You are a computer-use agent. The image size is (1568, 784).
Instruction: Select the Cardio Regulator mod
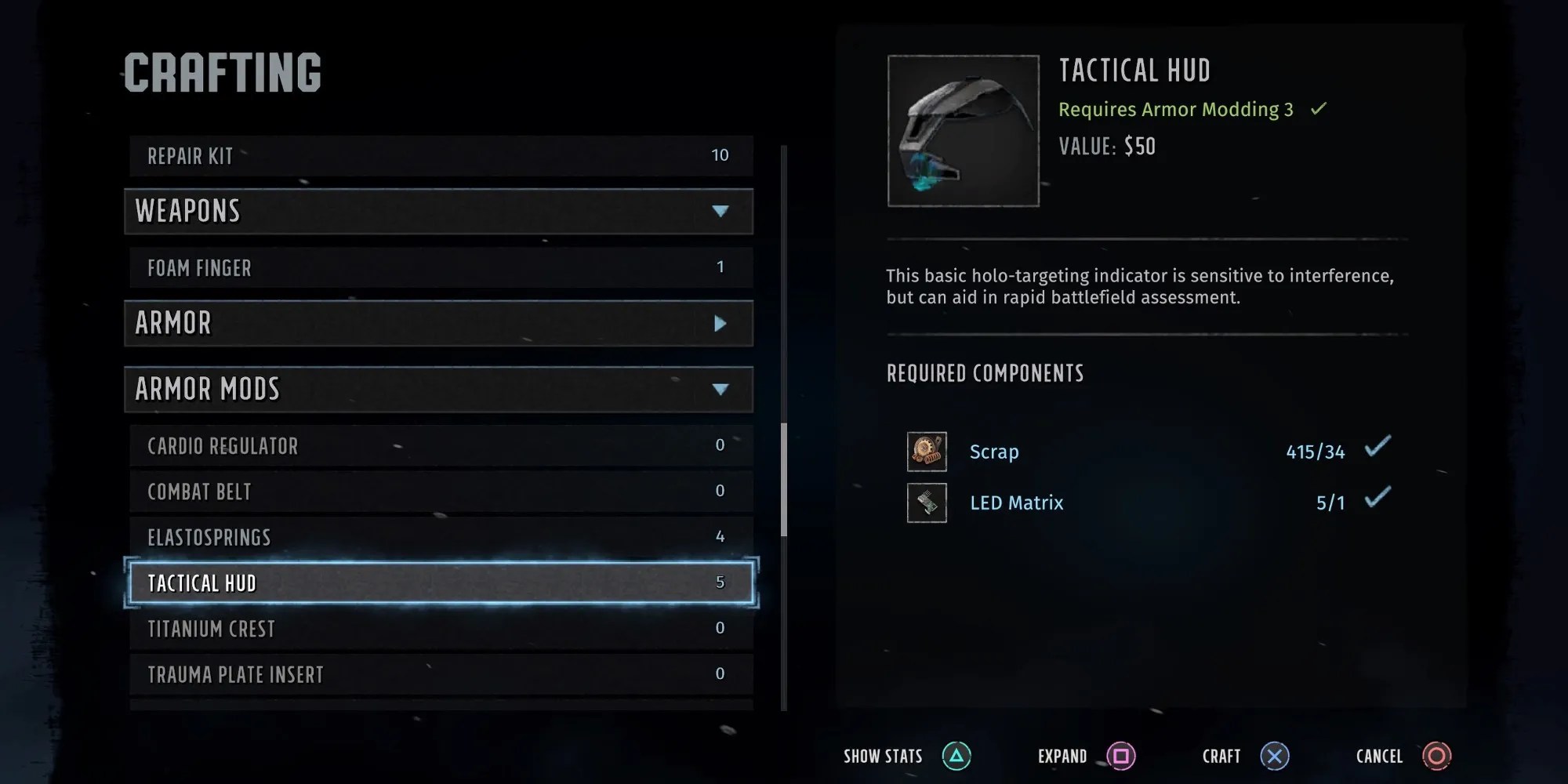coord(440,445)
